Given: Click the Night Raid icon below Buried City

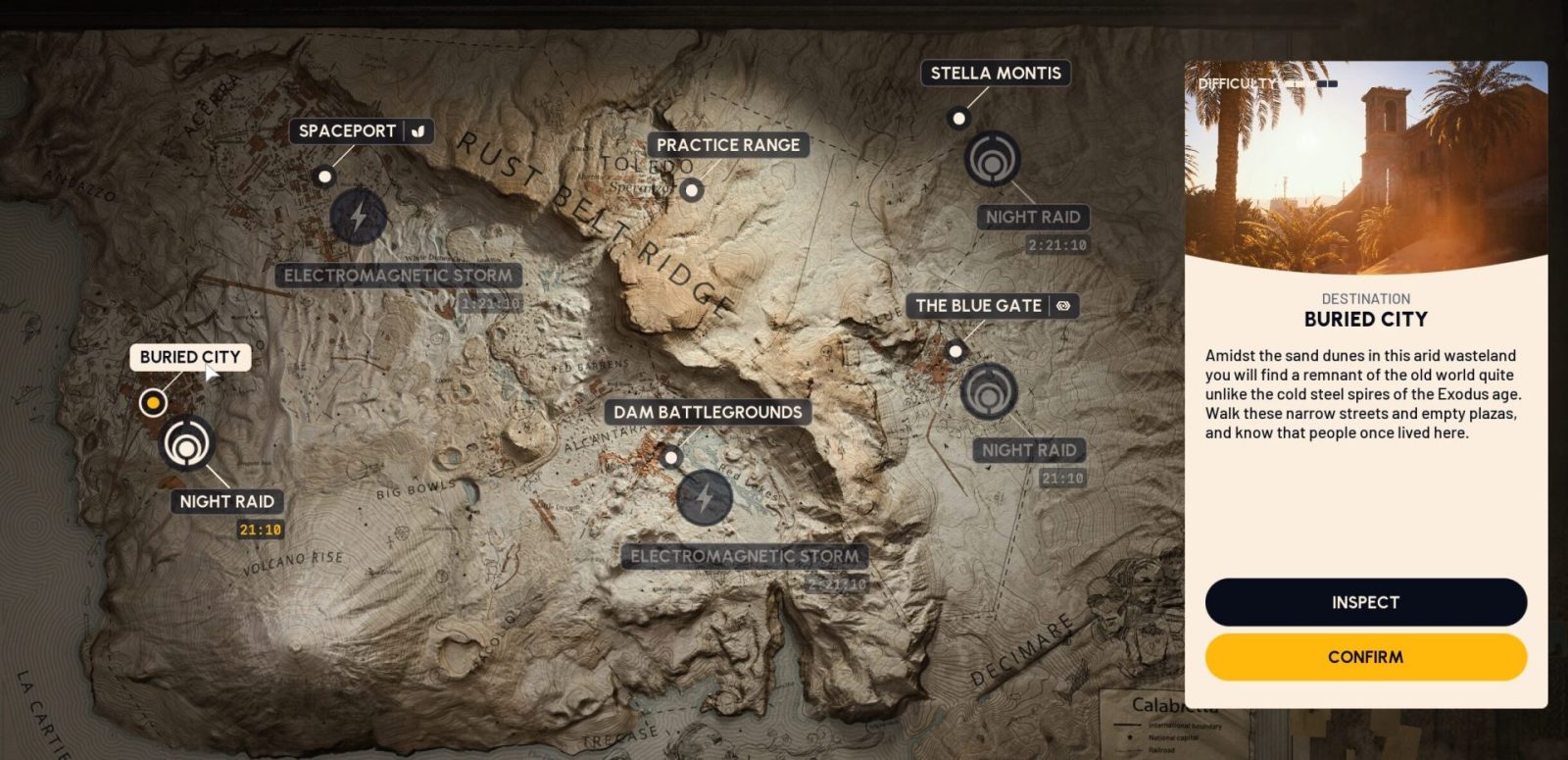Looking at the screenshot, I should (x=189, y=442).
